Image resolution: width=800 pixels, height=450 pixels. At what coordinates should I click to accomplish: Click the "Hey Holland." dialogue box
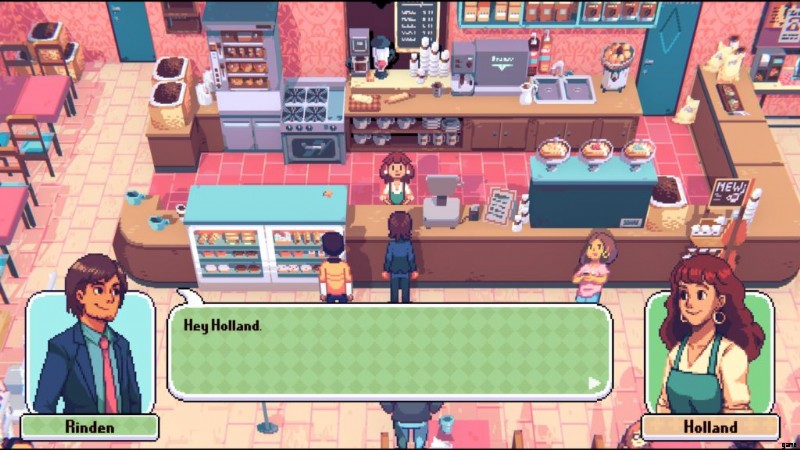click(389, 352)
